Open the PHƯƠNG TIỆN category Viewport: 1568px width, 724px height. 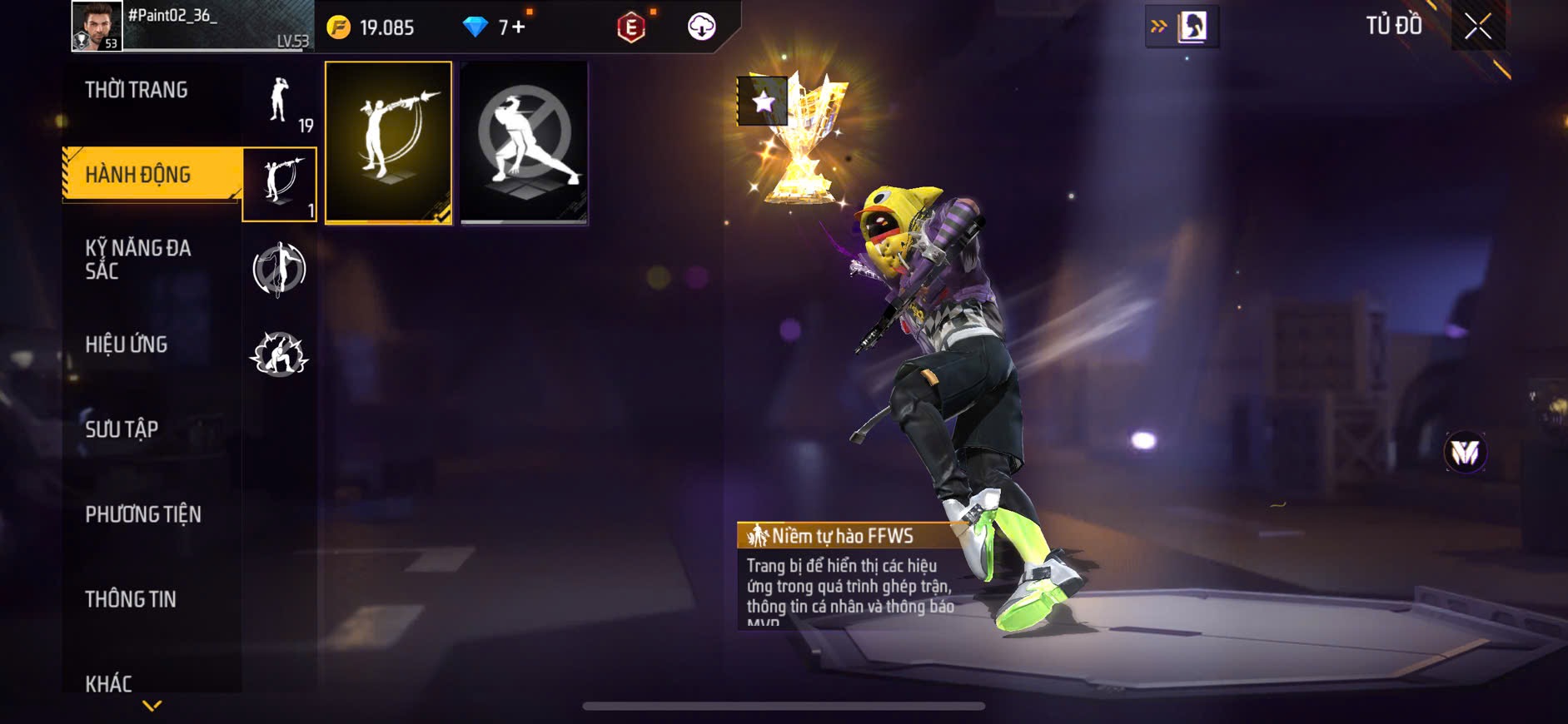(143, 514)
